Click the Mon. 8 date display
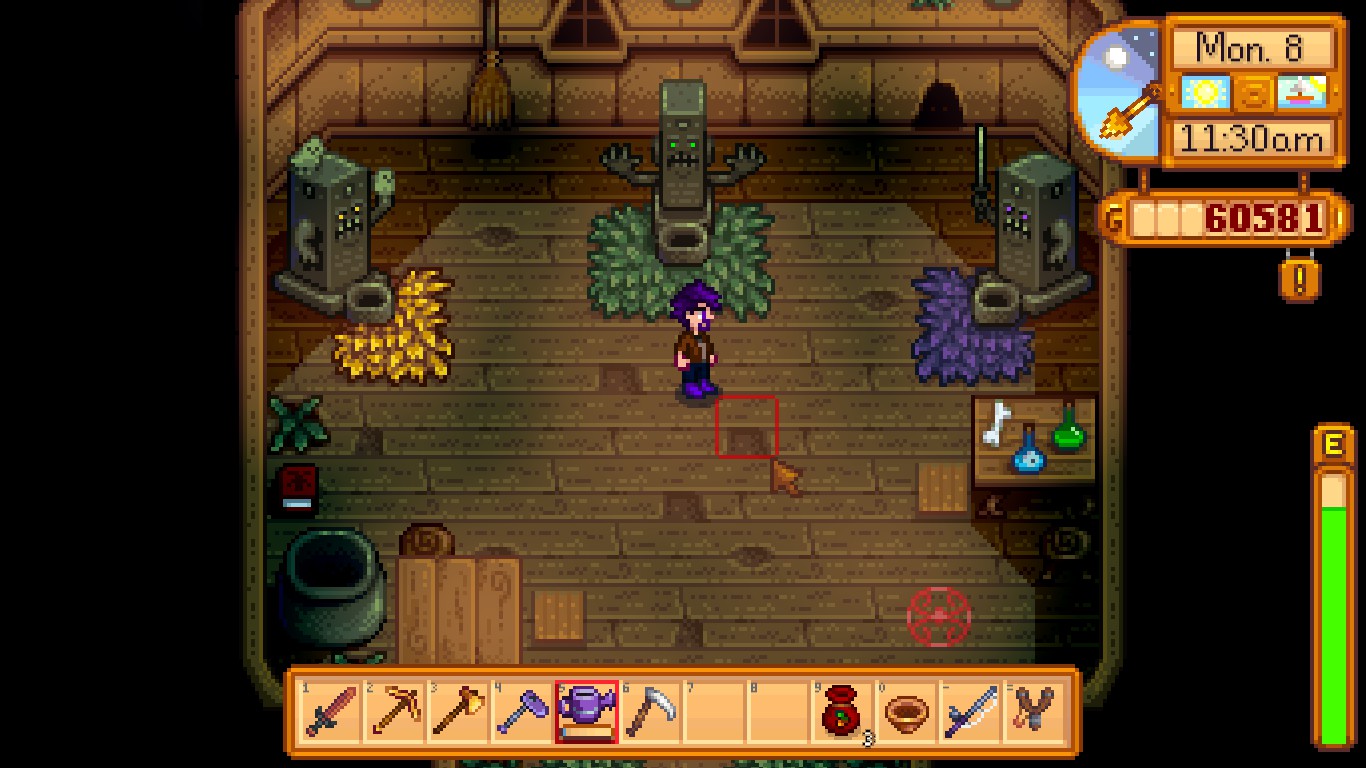The width and height of the screenshot is (1366, 768). pyautogui.click(x=1252, y=45)
